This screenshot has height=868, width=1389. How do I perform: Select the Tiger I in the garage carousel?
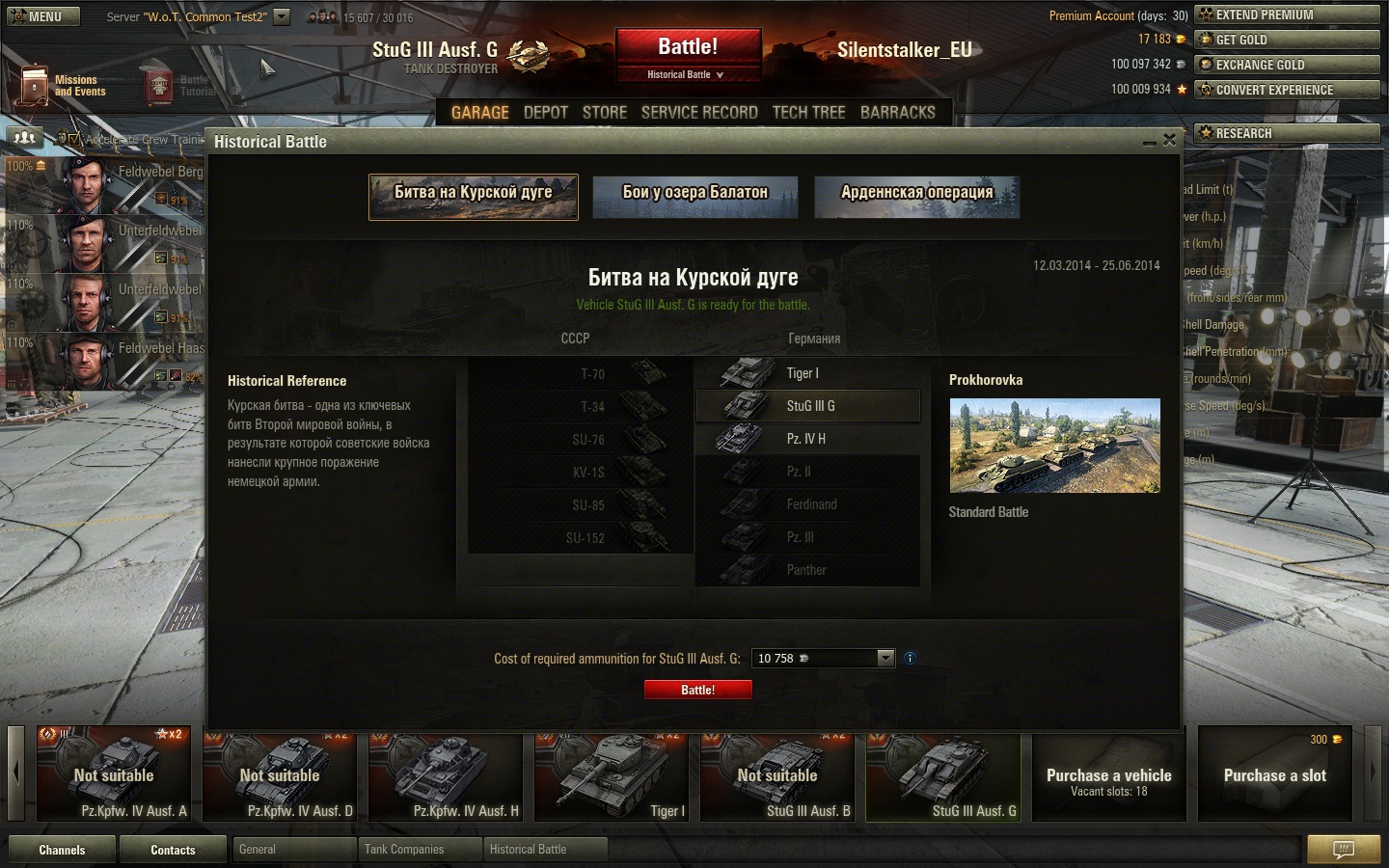click(612, 776)
